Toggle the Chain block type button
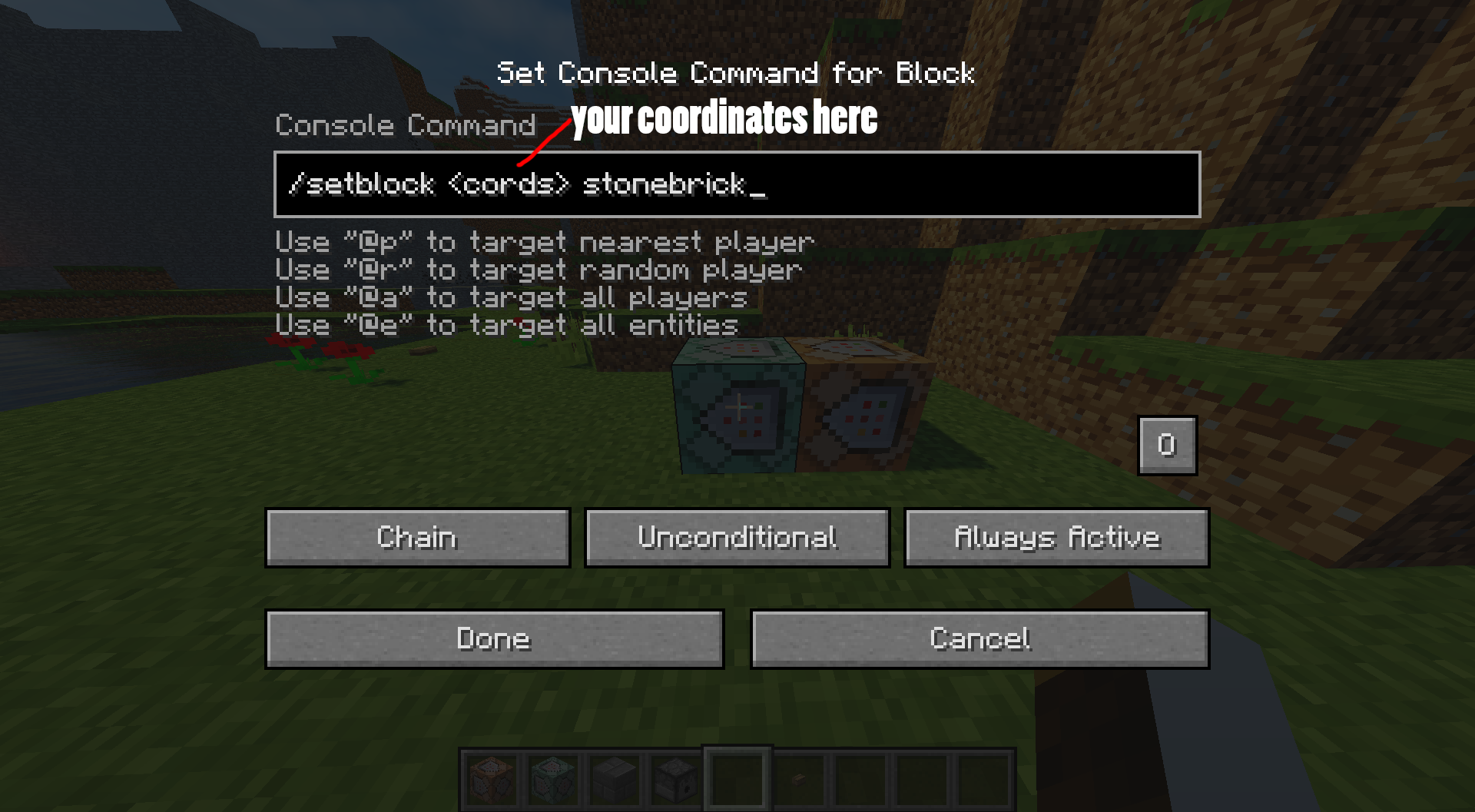The image size is (1475, 812). point(417,537)
